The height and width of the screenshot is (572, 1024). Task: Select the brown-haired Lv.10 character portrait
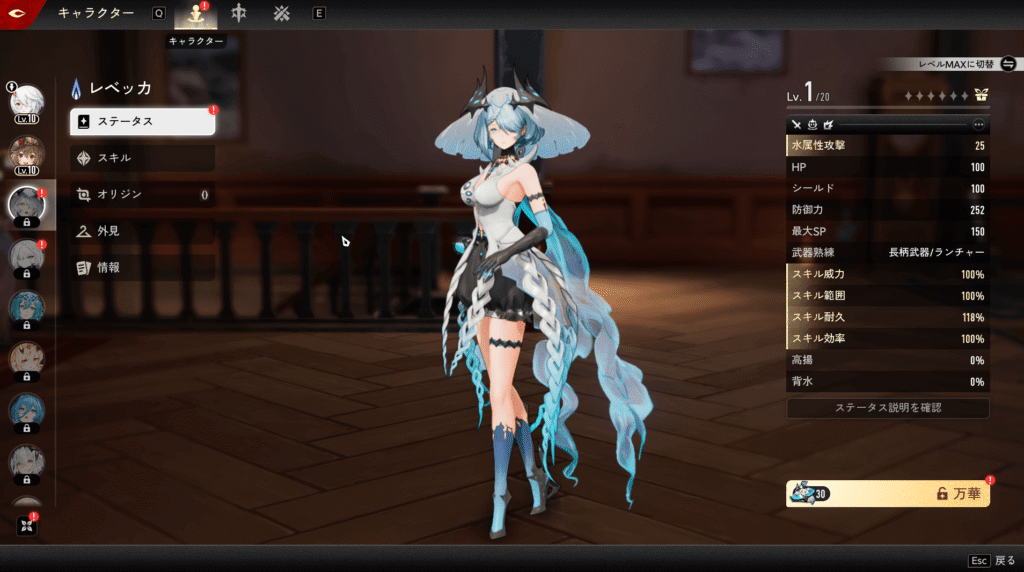26,153
